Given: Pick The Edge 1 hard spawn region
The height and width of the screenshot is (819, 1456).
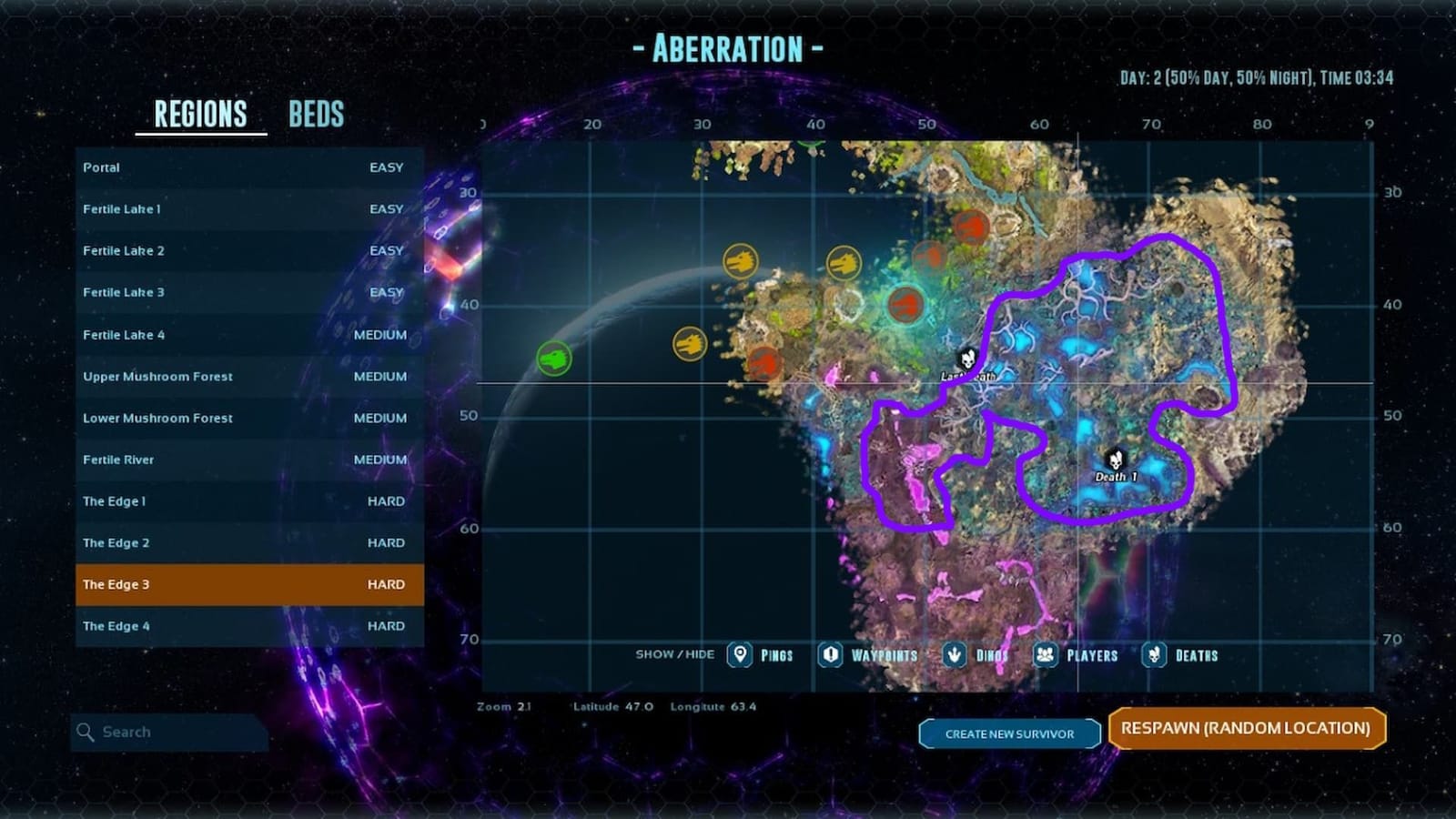Looking at the screenshot, I should [x=246, y=500].
